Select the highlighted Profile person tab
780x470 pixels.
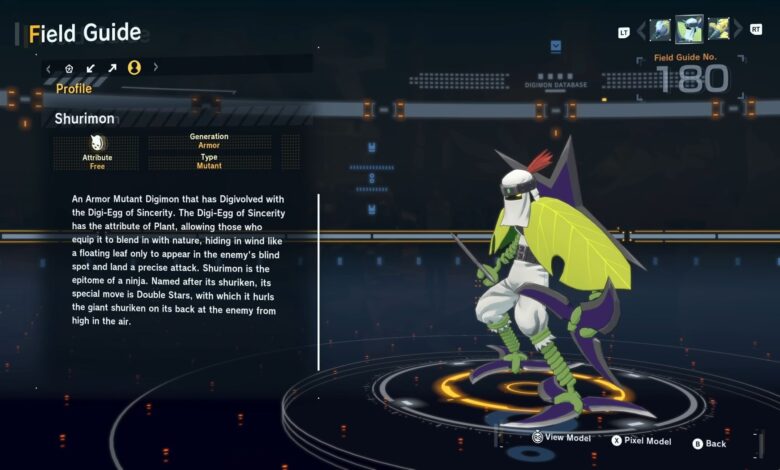134,68
